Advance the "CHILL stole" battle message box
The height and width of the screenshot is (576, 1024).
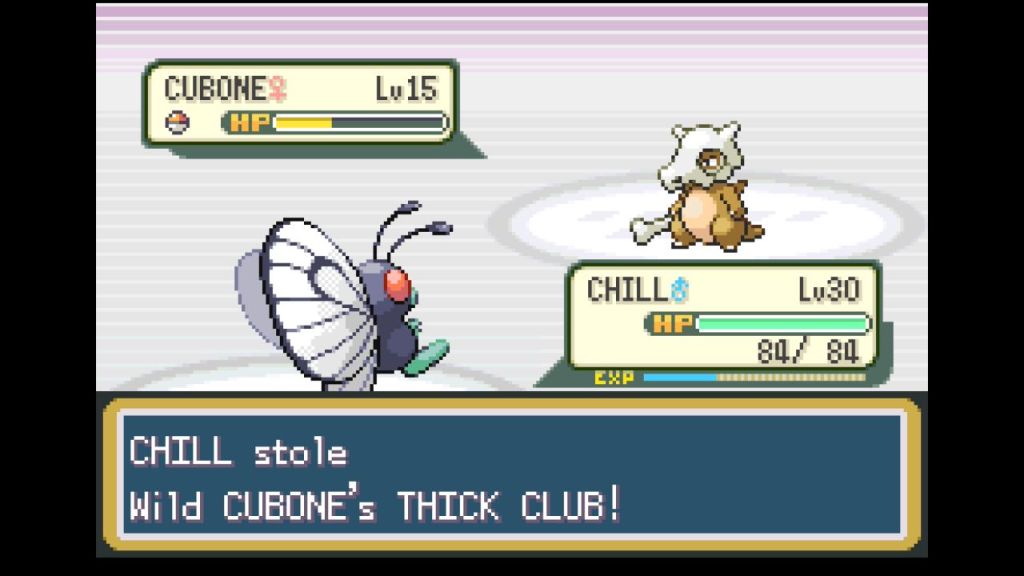pyautogui.click(x=511, y=476)
